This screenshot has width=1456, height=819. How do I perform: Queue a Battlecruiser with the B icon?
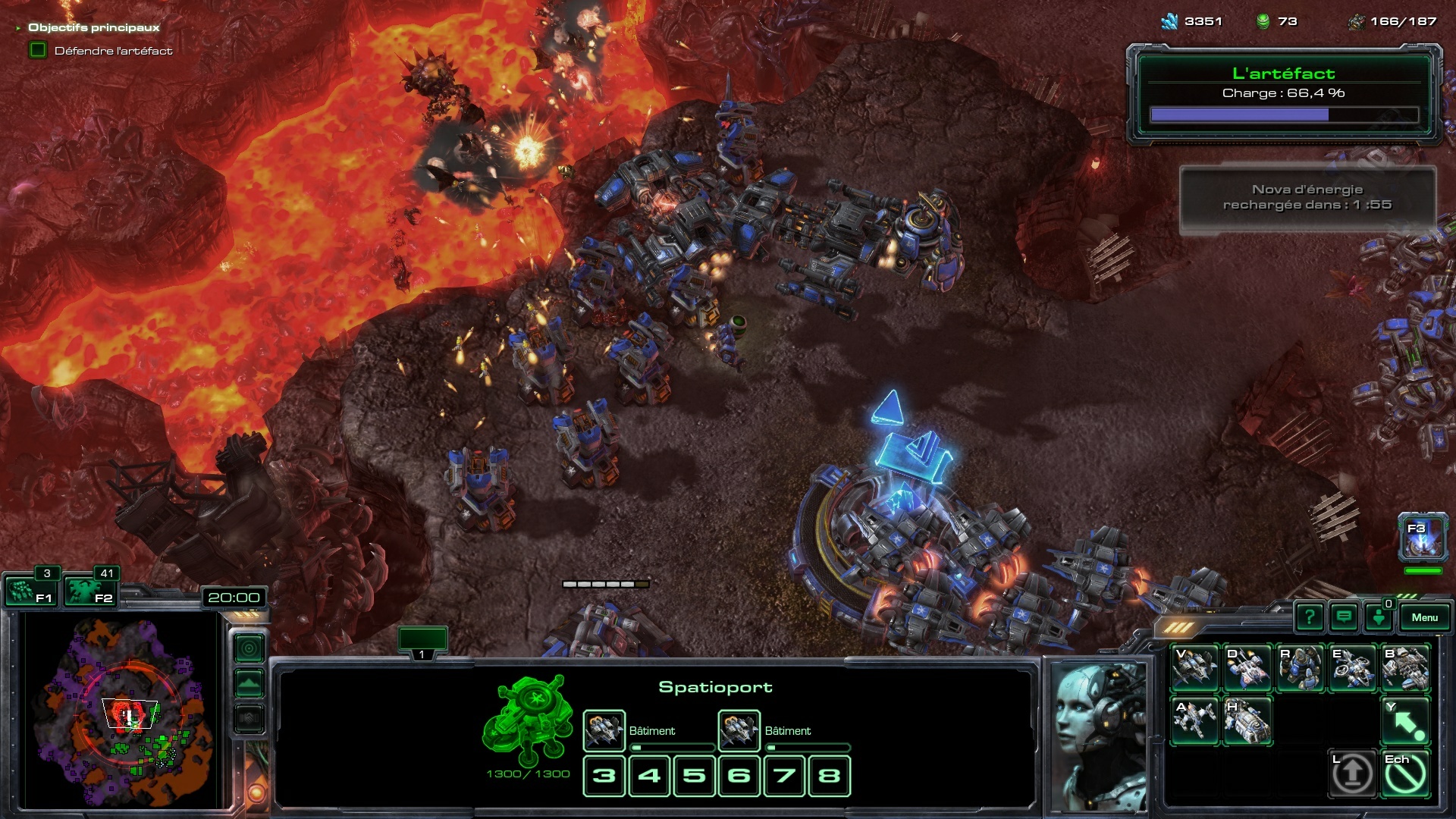(1405, 668)
